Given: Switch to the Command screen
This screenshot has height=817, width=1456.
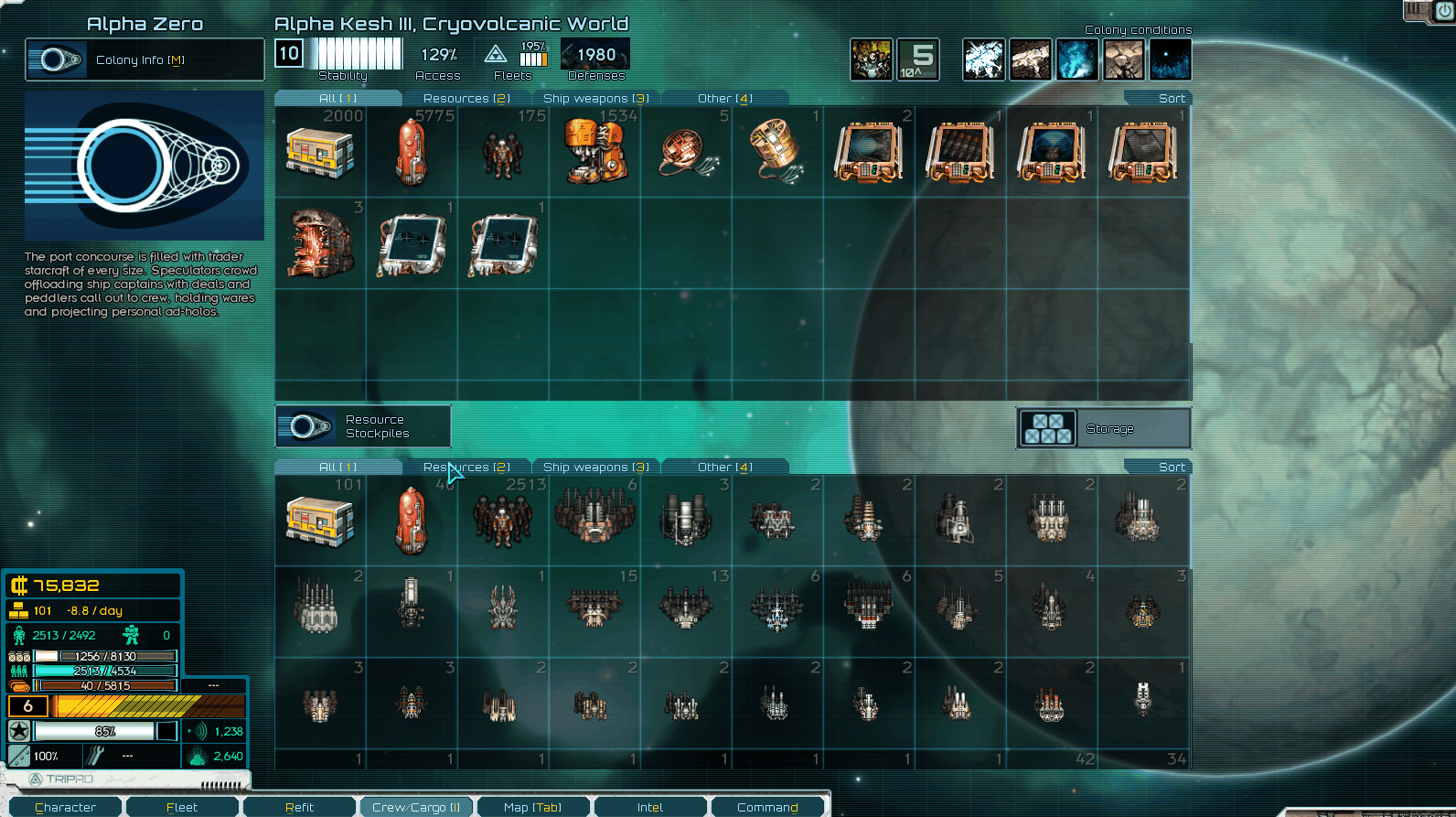Looking at the screenshot, I should click(x=767, y=807).
